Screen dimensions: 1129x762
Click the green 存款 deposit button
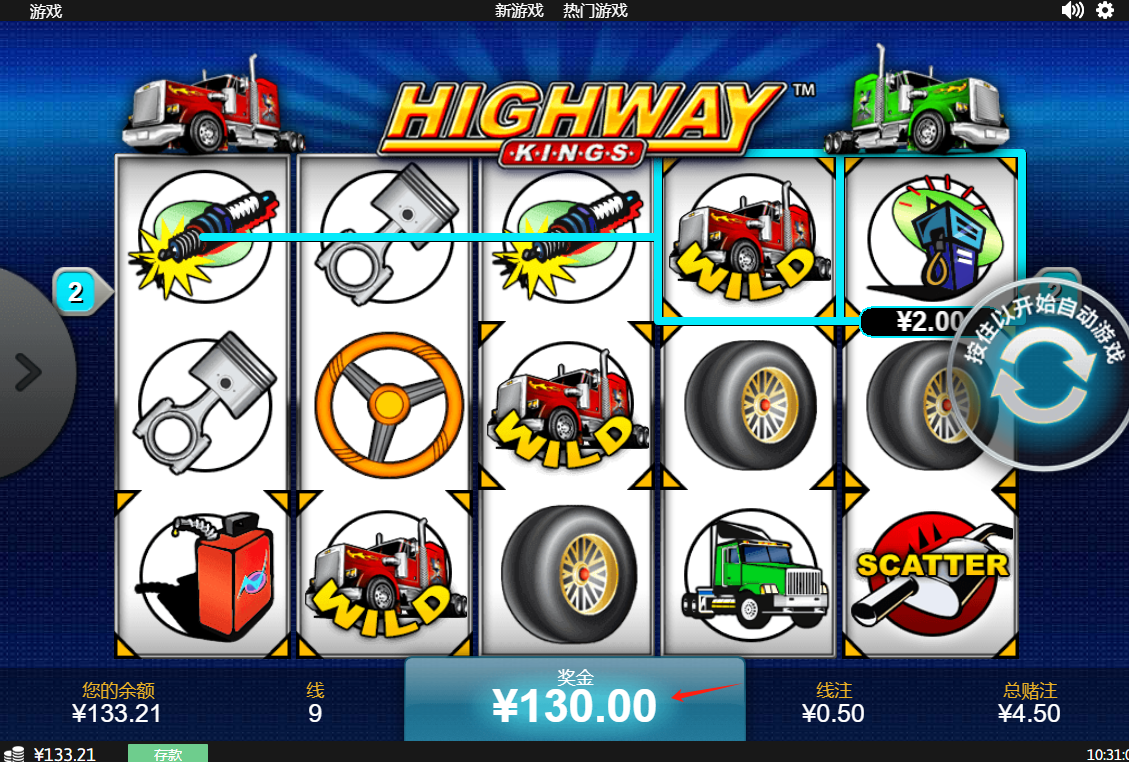(168, 754)
